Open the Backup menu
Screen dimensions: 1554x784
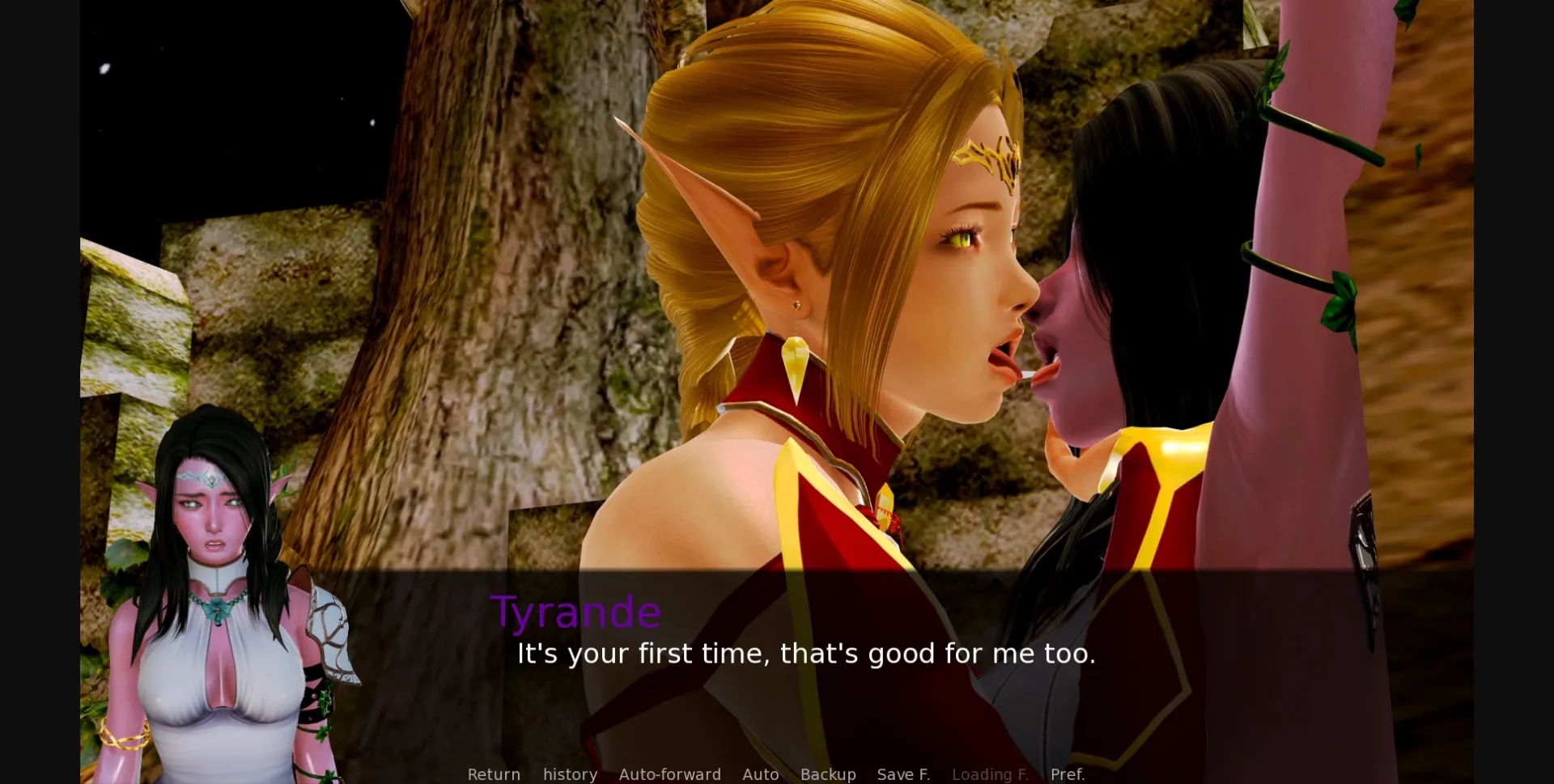click(x=828, y=774)
